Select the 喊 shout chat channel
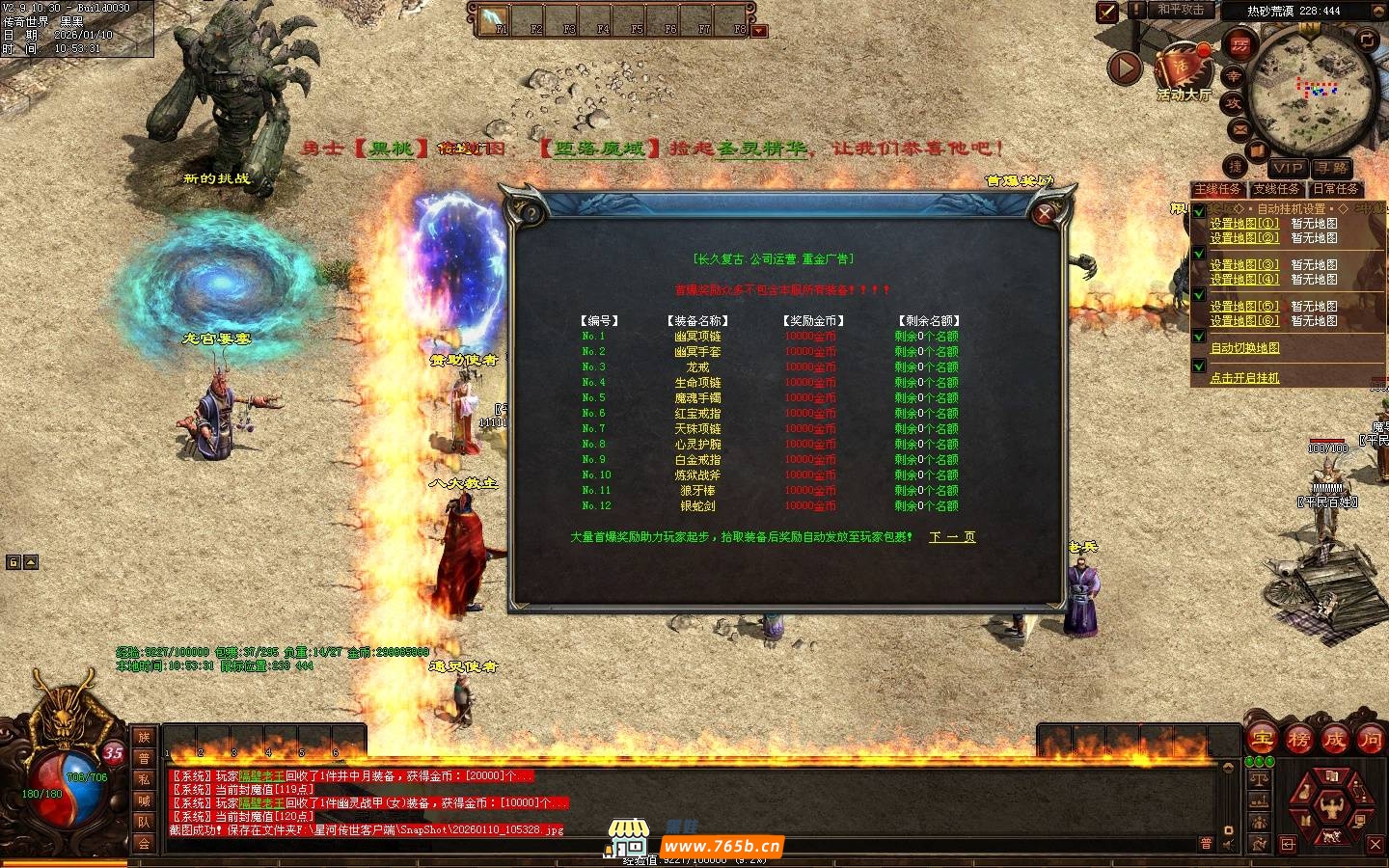1389x868 pixels. click(x=144, y=800)
